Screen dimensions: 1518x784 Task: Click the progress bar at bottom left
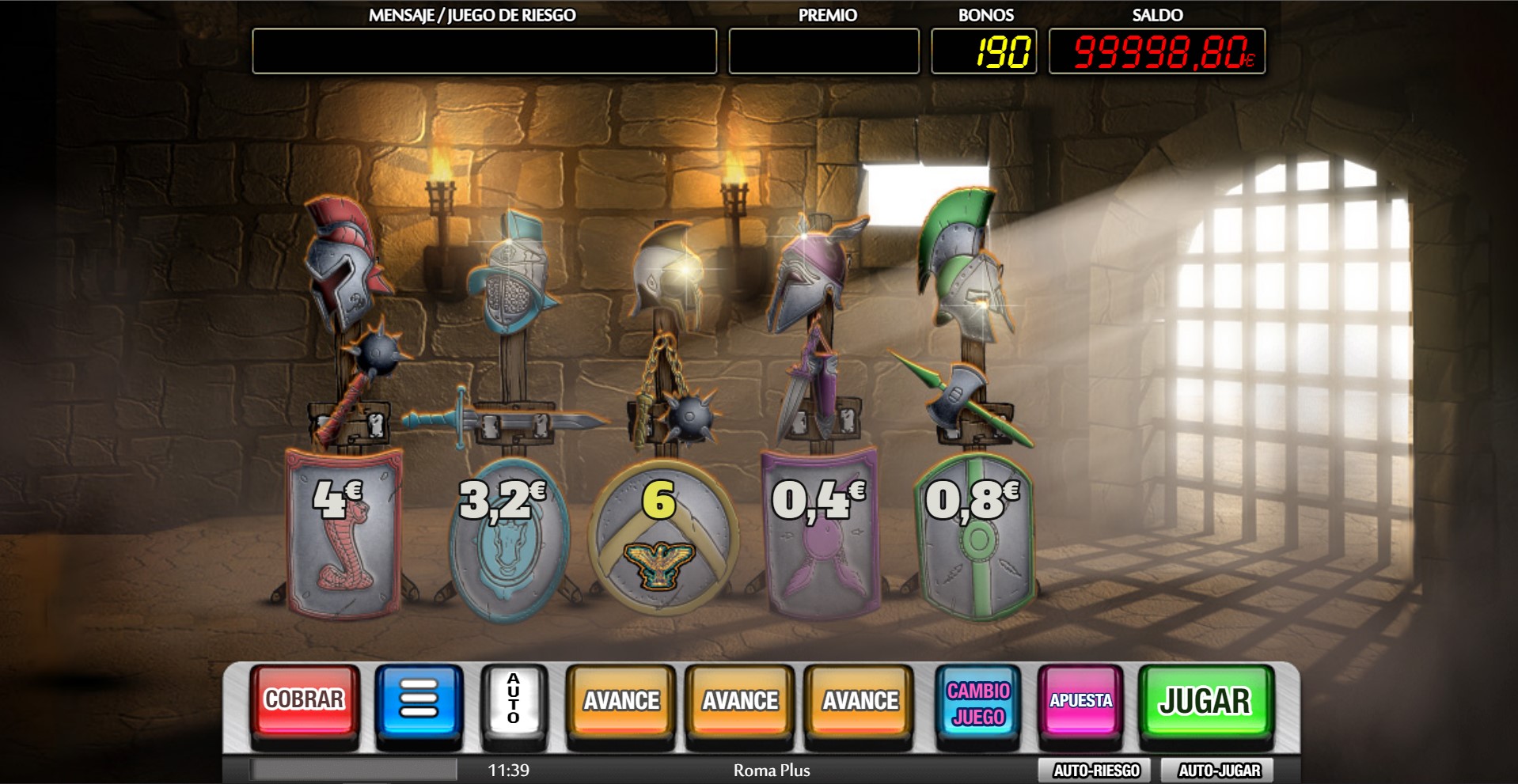click(x=354, y=767)
